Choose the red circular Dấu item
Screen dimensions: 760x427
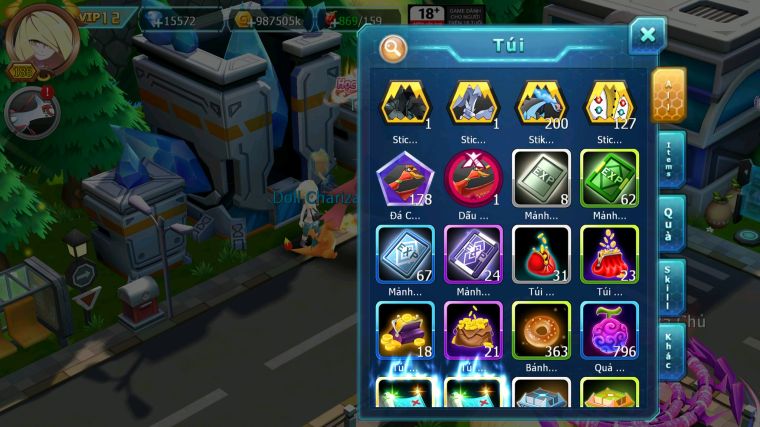coord(473,177)
